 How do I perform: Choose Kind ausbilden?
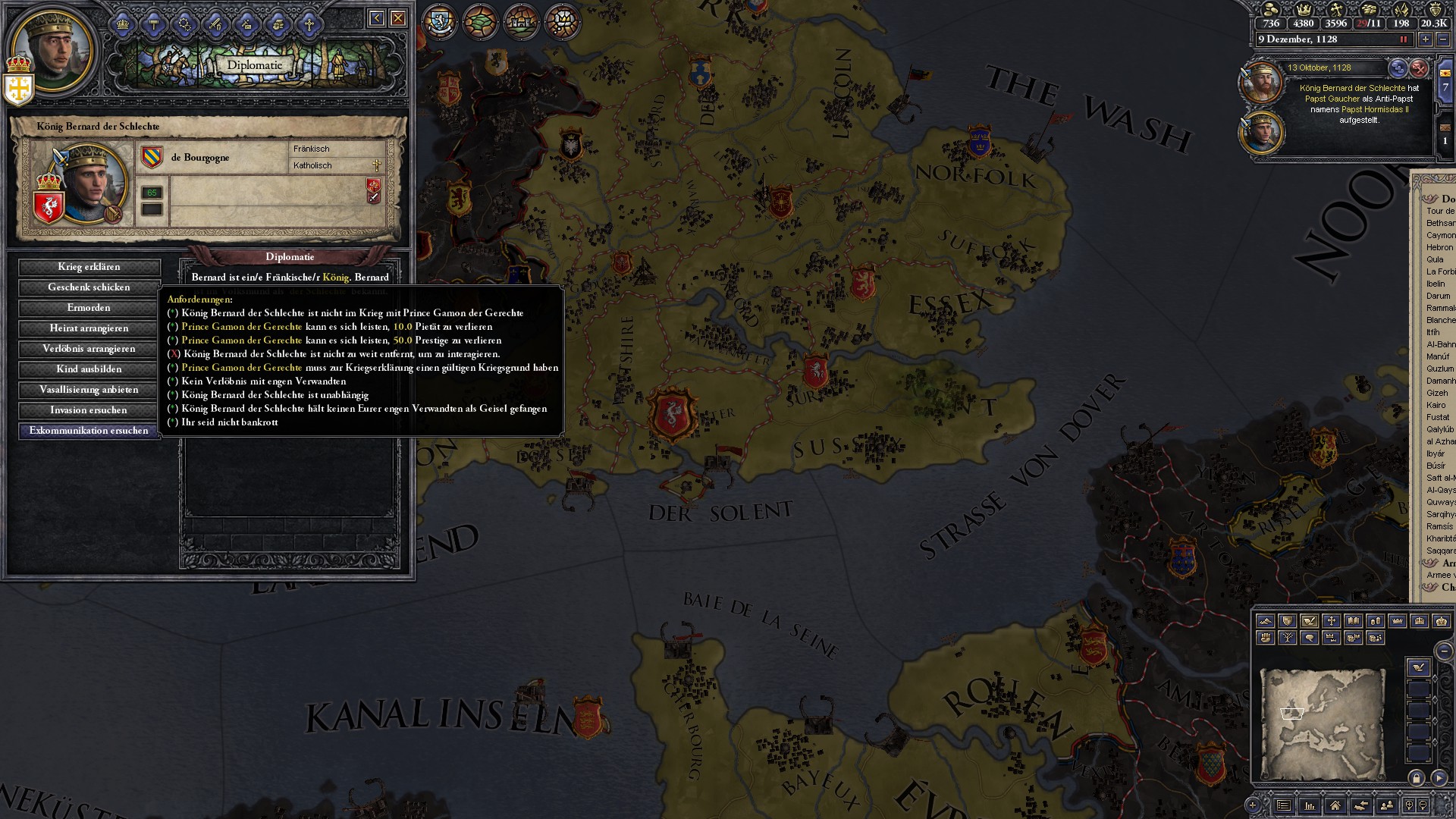[x=89, y=369]
